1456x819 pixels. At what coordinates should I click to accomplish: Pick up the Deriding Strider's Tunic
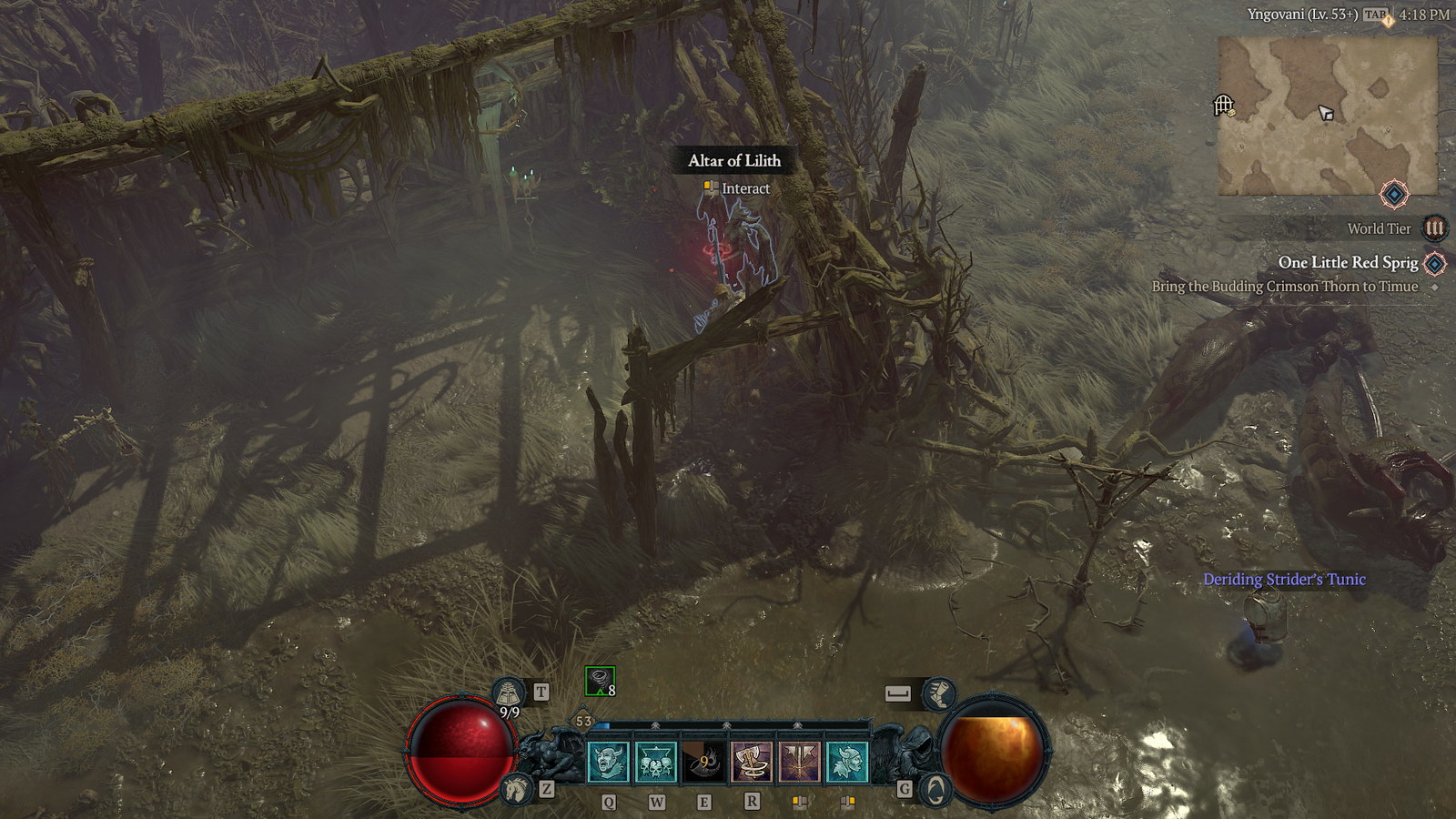pos(1285,578)
